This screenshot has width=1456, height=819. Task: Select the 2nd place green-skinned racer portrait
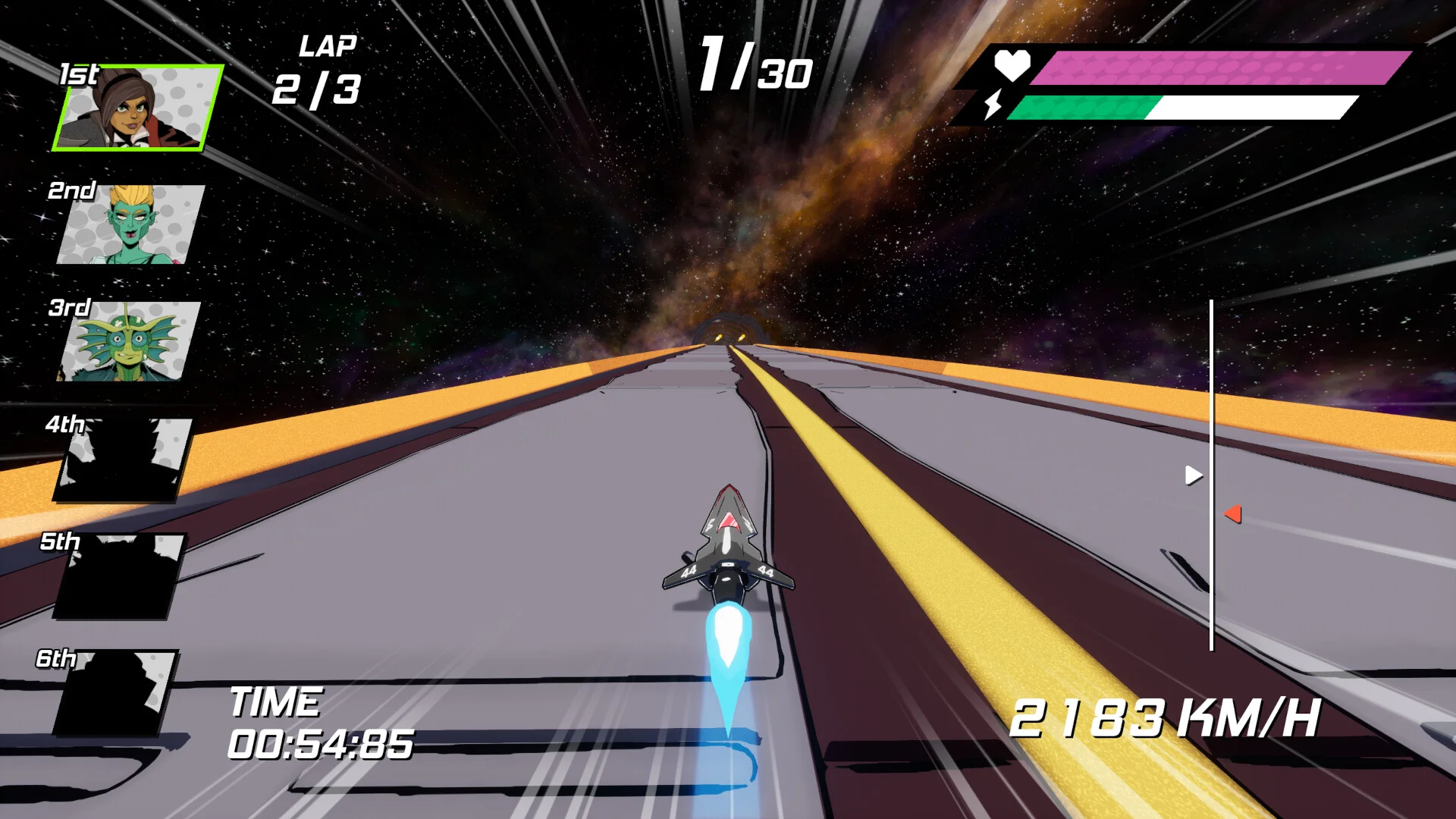[x=130, y=224]
